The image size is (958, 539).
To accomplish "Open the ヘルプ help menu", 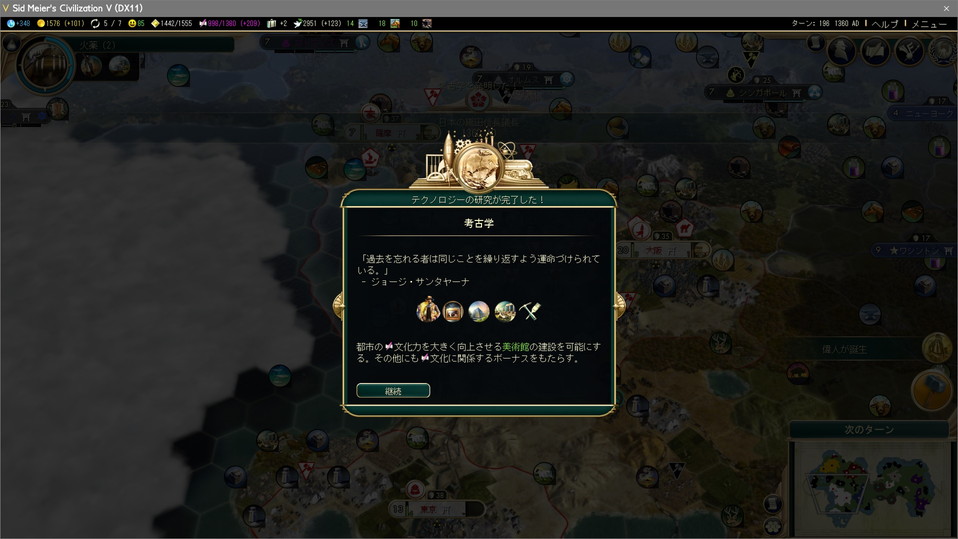I will (885, 23).
